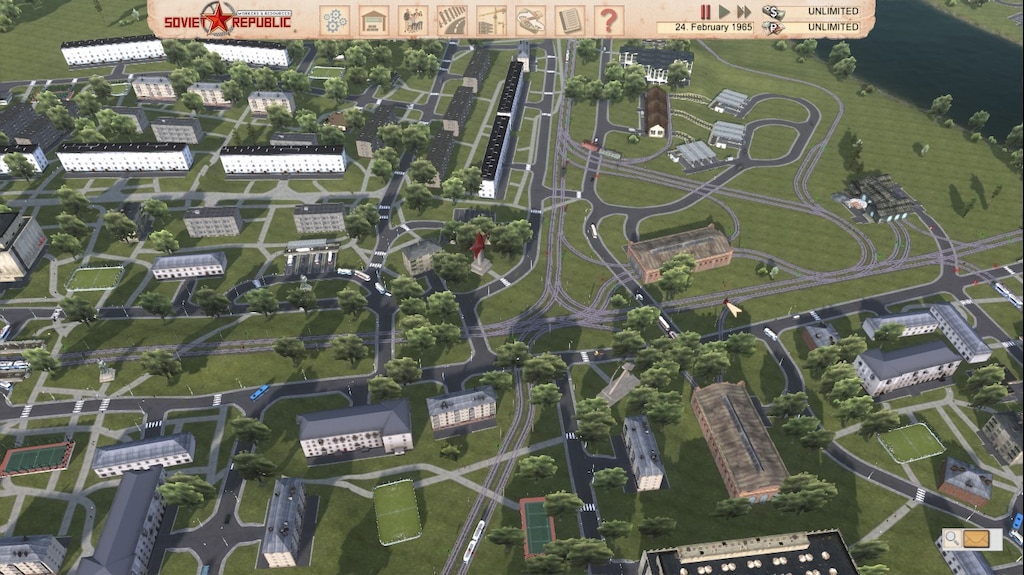Image resolution: width=1024 pixels, height=575 pixels.
Task: Open the gears settings menu
Action: point(334,20)
